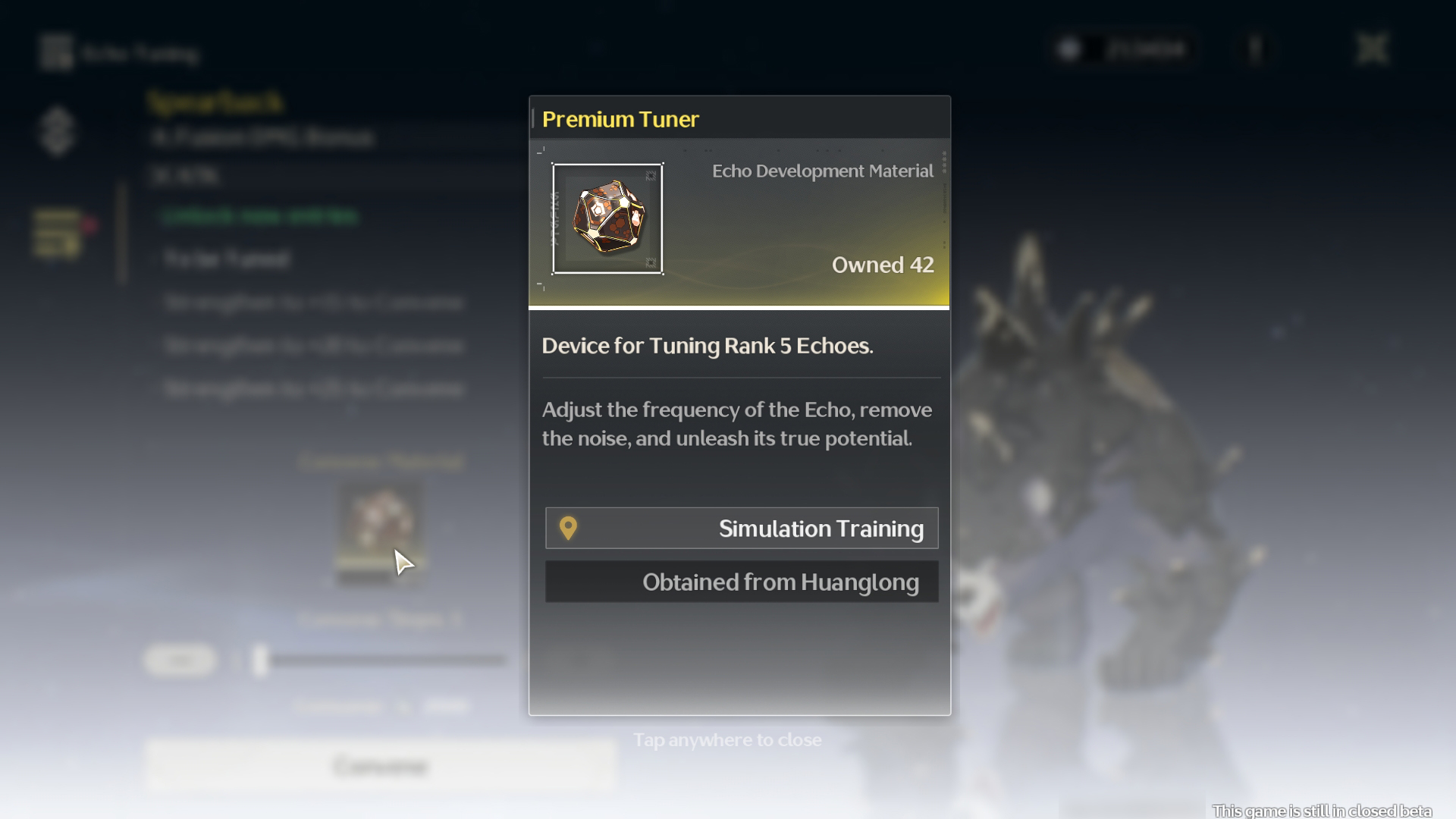Image resolution: width=1456 pixels, height=819 pixels.
Task: Open the info (!) icon near top right
Action: click(1255, 49)
